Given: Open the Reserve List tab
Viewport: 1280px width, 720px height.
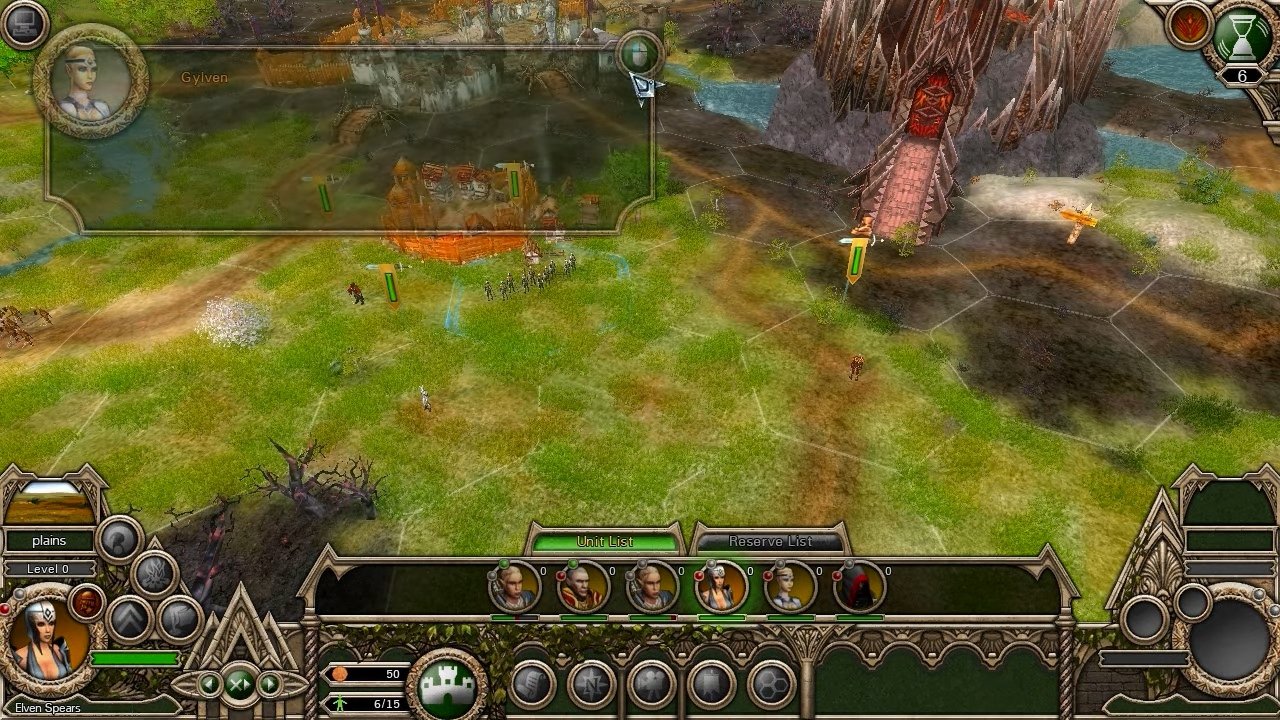Looking at the screenshot, I should coord(770,541).
